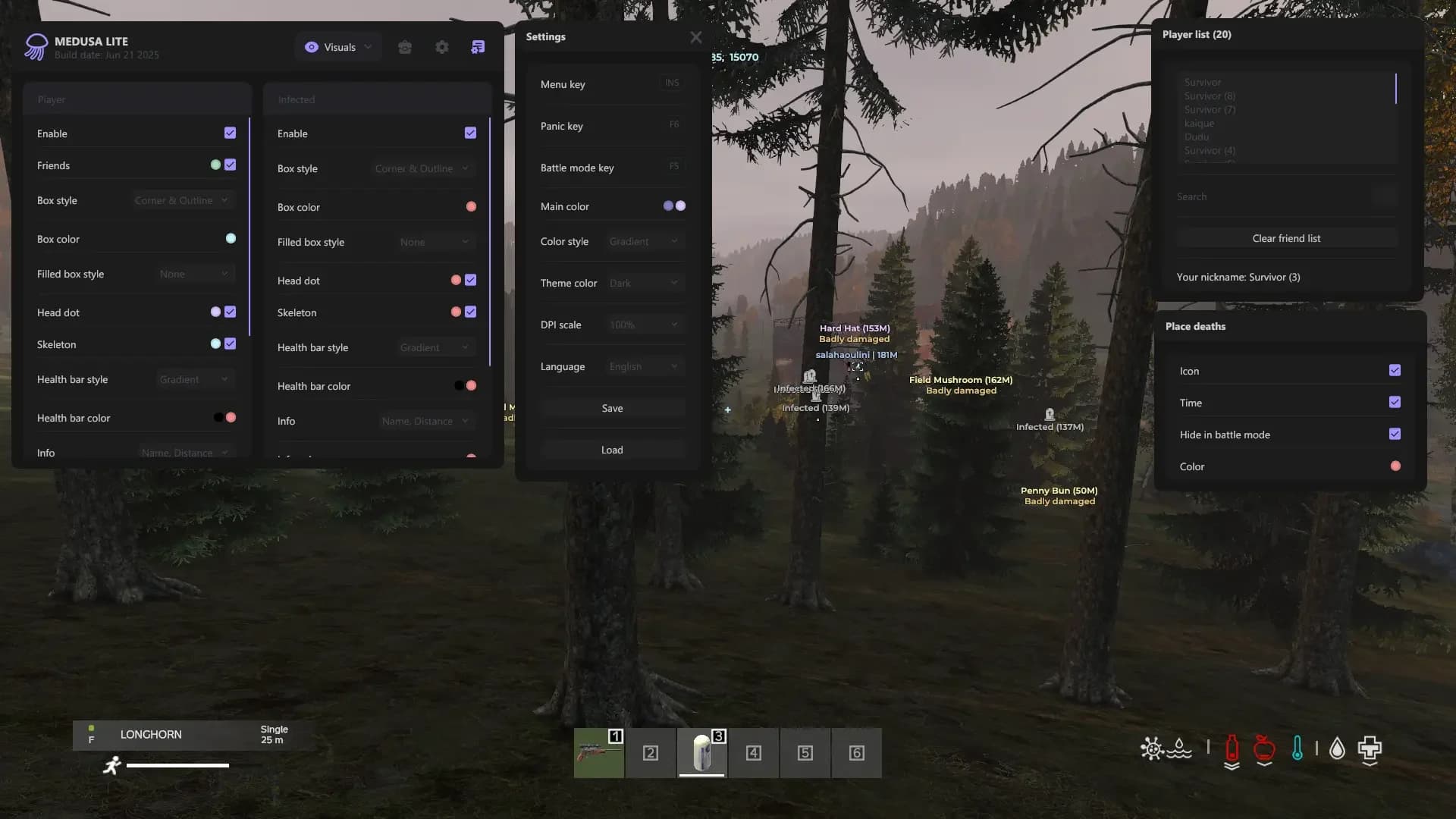Click the white medical cross health icon
This screenshot has width=1456, height=819.
pos(1368,750)
